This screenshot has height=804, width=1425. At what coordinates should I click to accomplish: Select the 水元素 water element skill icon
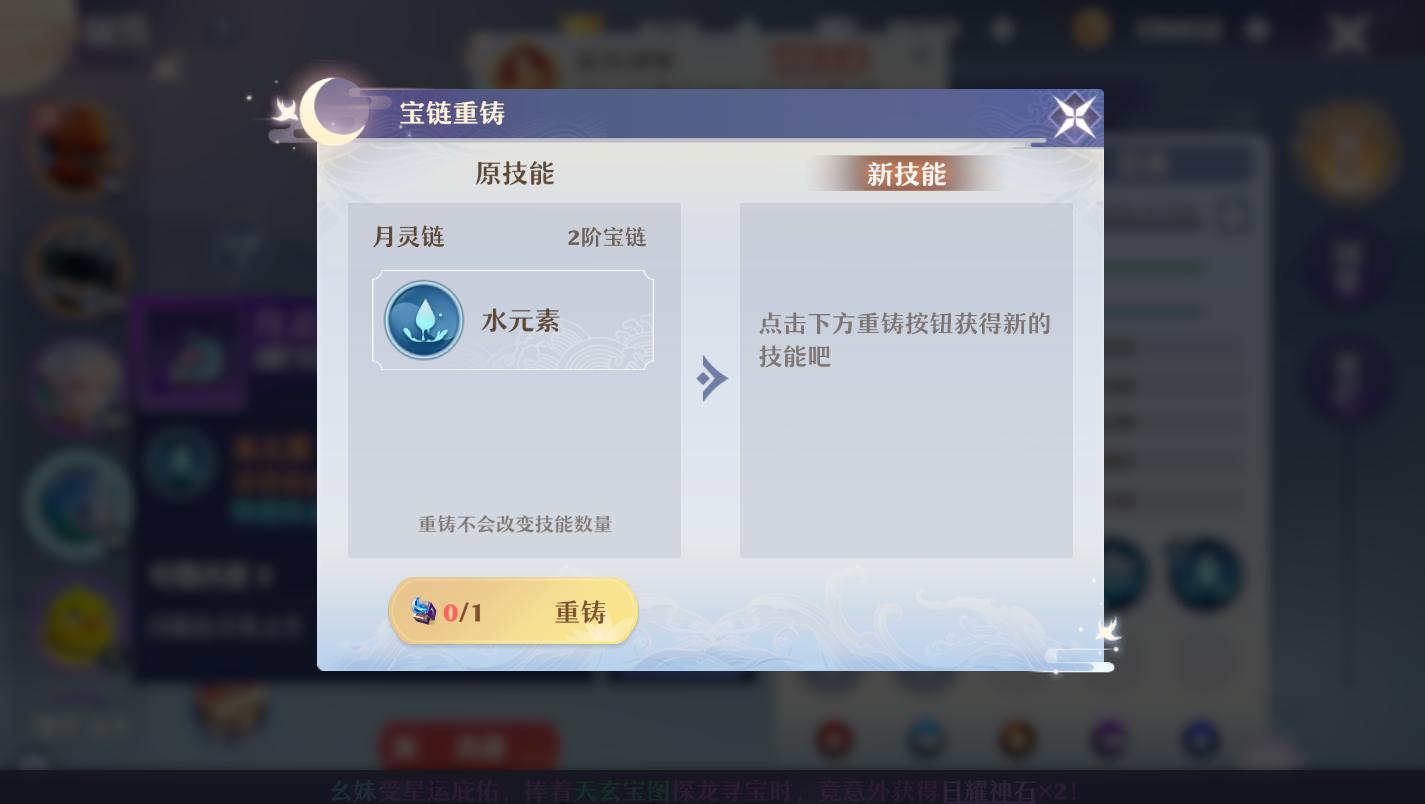tap(424, 319)
